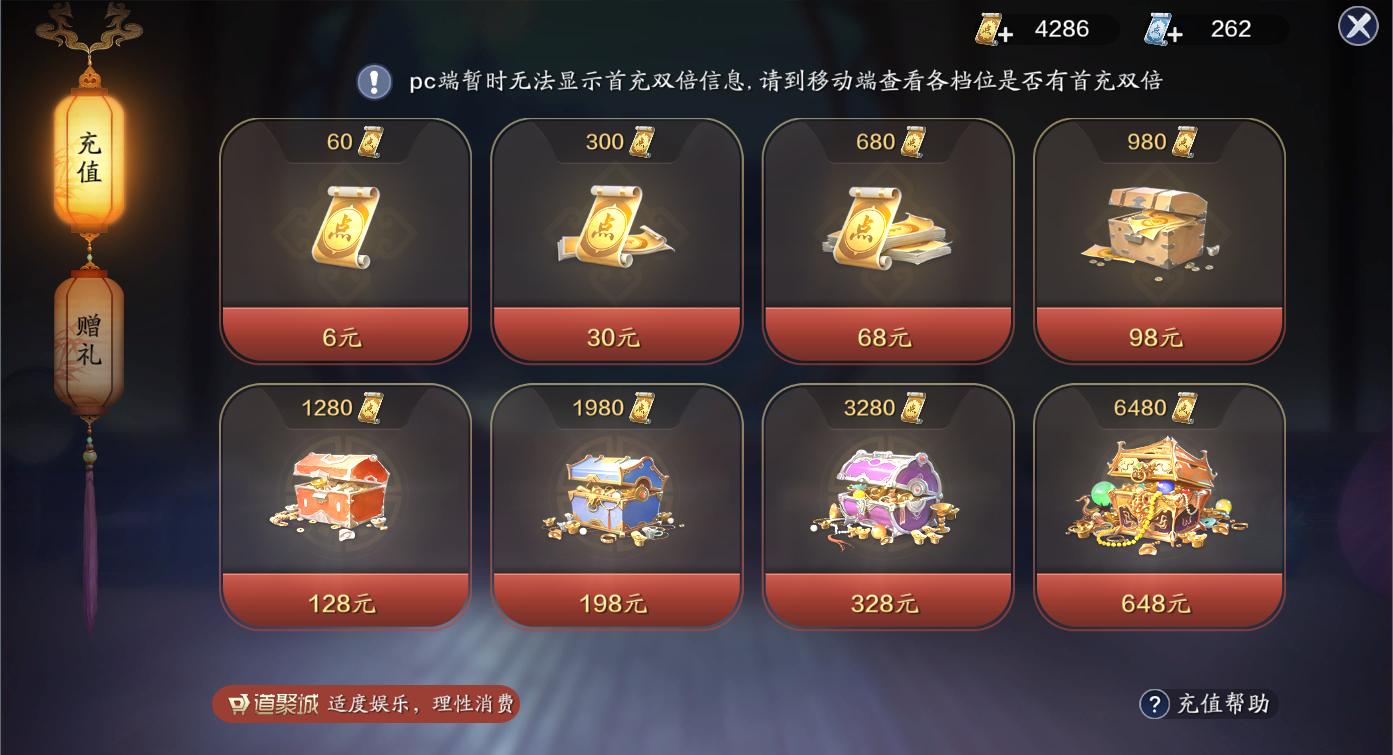
Task: Click the 128元 recharge bar
Action: pos(345,604)
